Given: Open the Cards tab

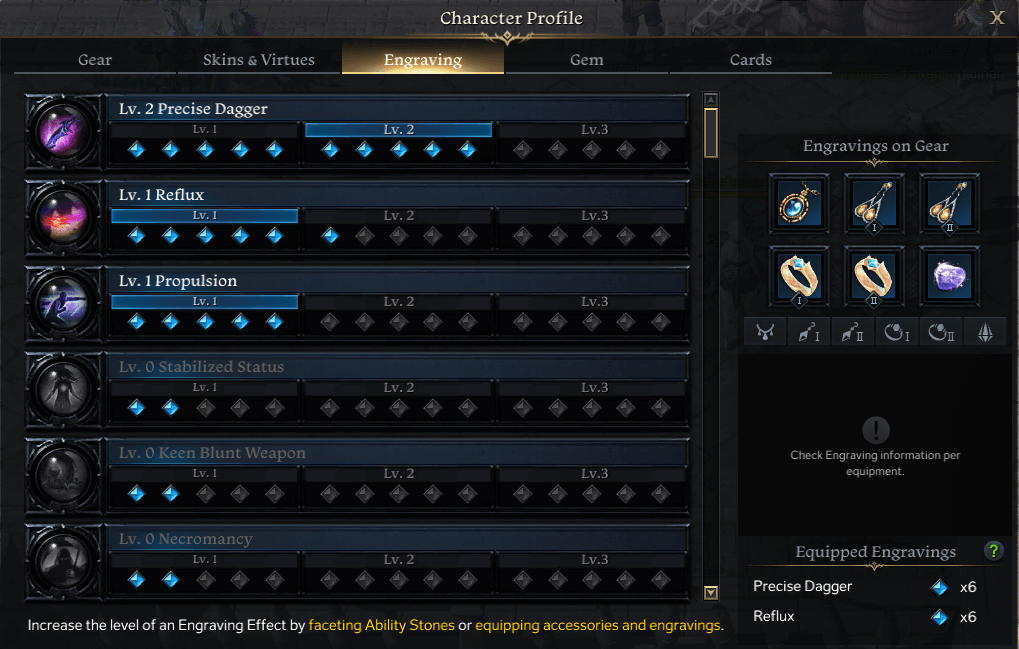Looking at the screenshot, I should 750,59.
